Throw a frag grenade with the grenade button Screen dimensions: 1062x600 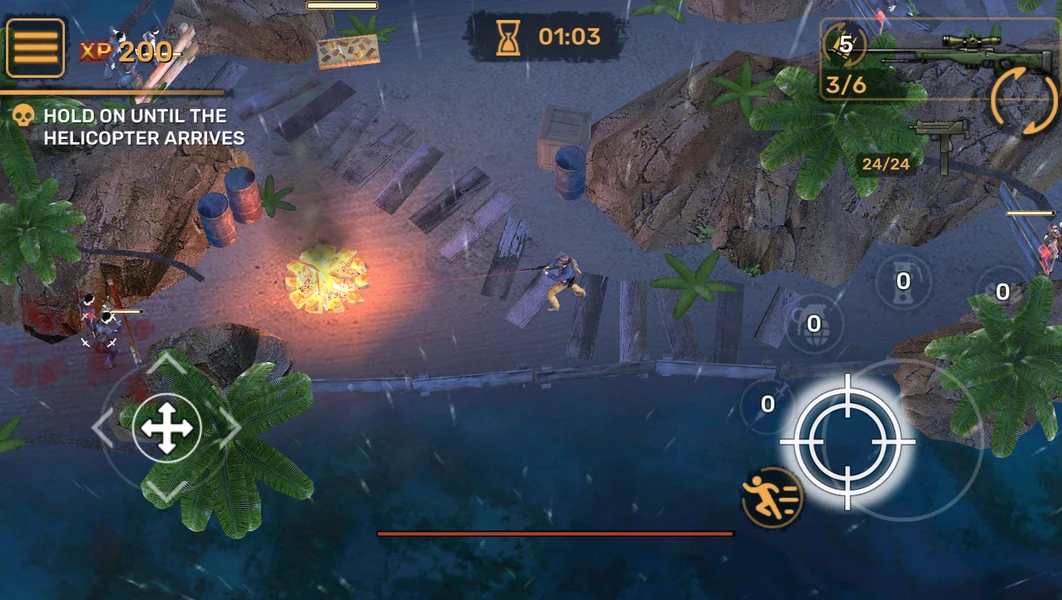pyautogui.click(x=813, y=322)
